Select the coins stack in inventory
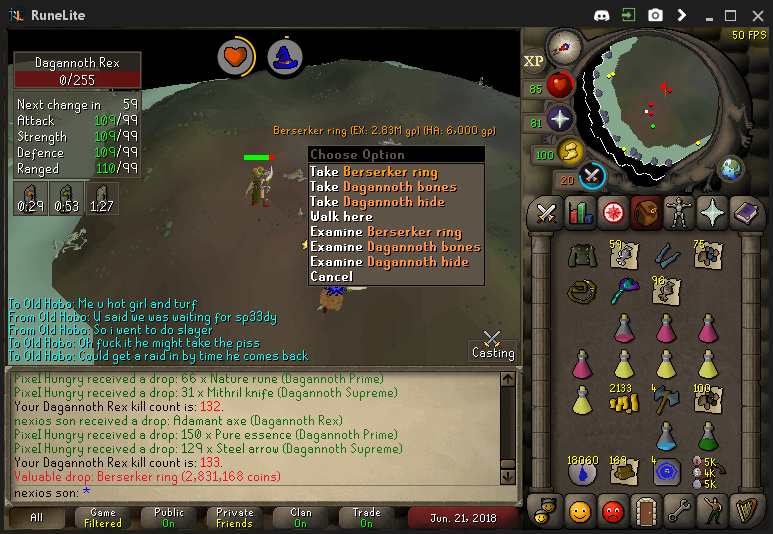The width and height of the screenshot is (773, 534). (x=624, y=400)
